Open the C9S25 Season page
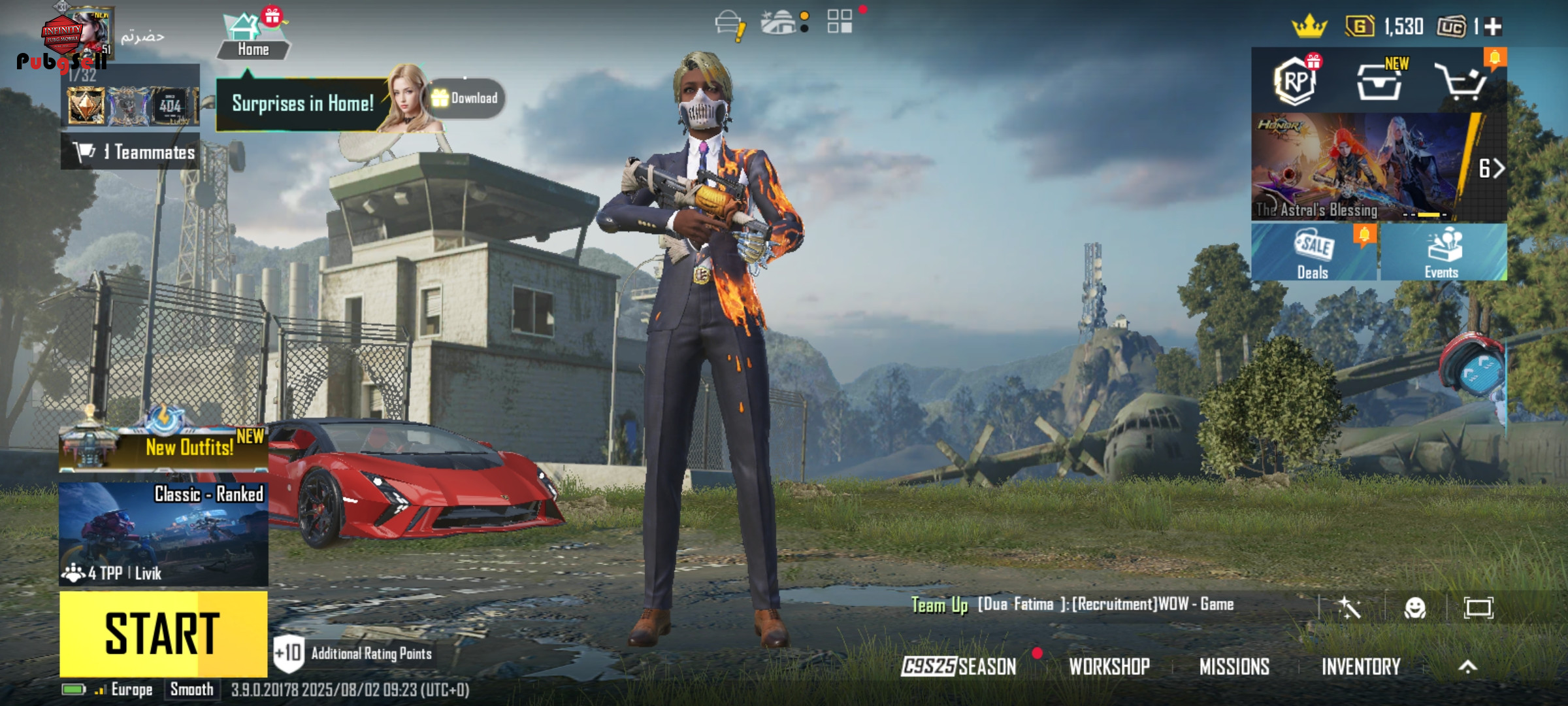Image resolution: width=1568 pixels, height=706 pixels. tap(958, 666)
